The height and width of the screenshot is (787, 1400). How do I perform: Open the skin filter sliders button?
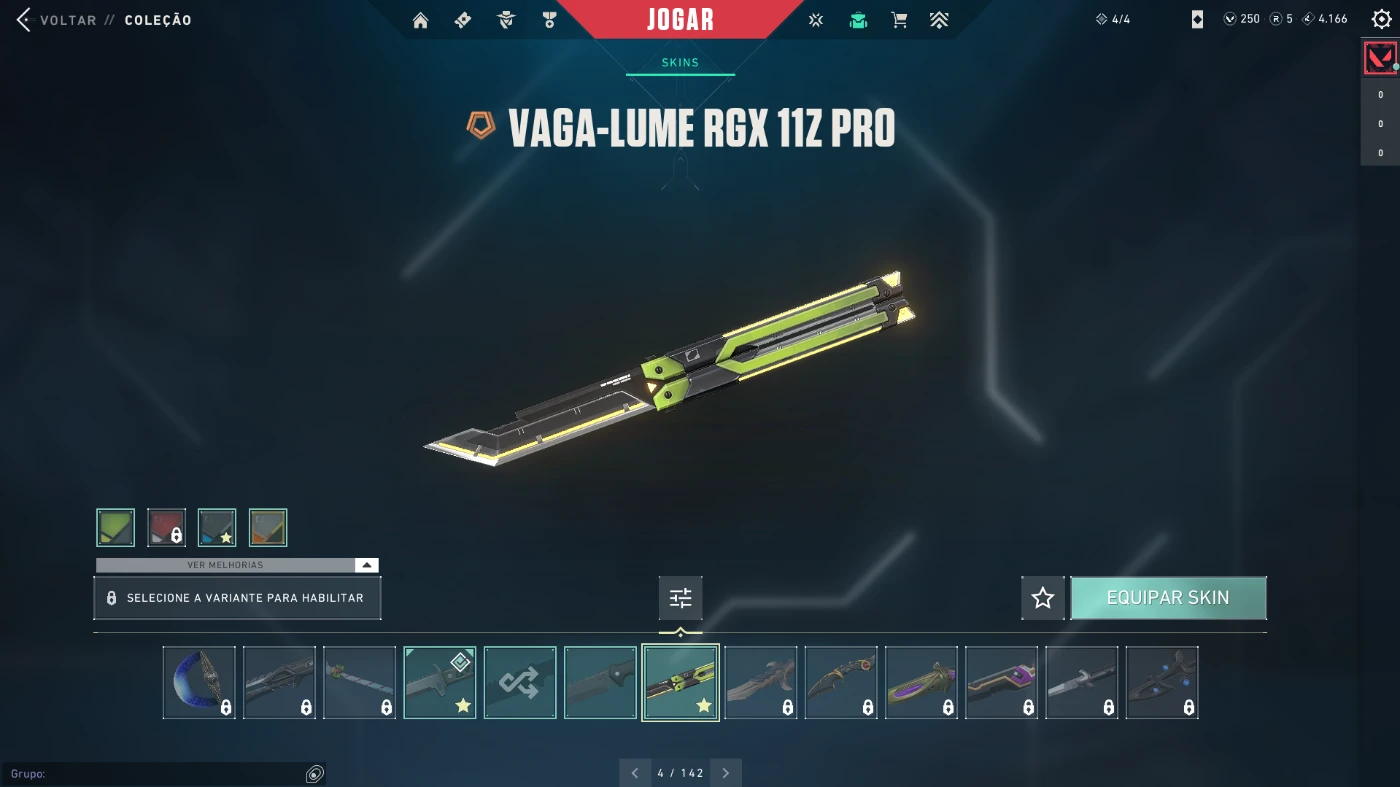(680, 598)
